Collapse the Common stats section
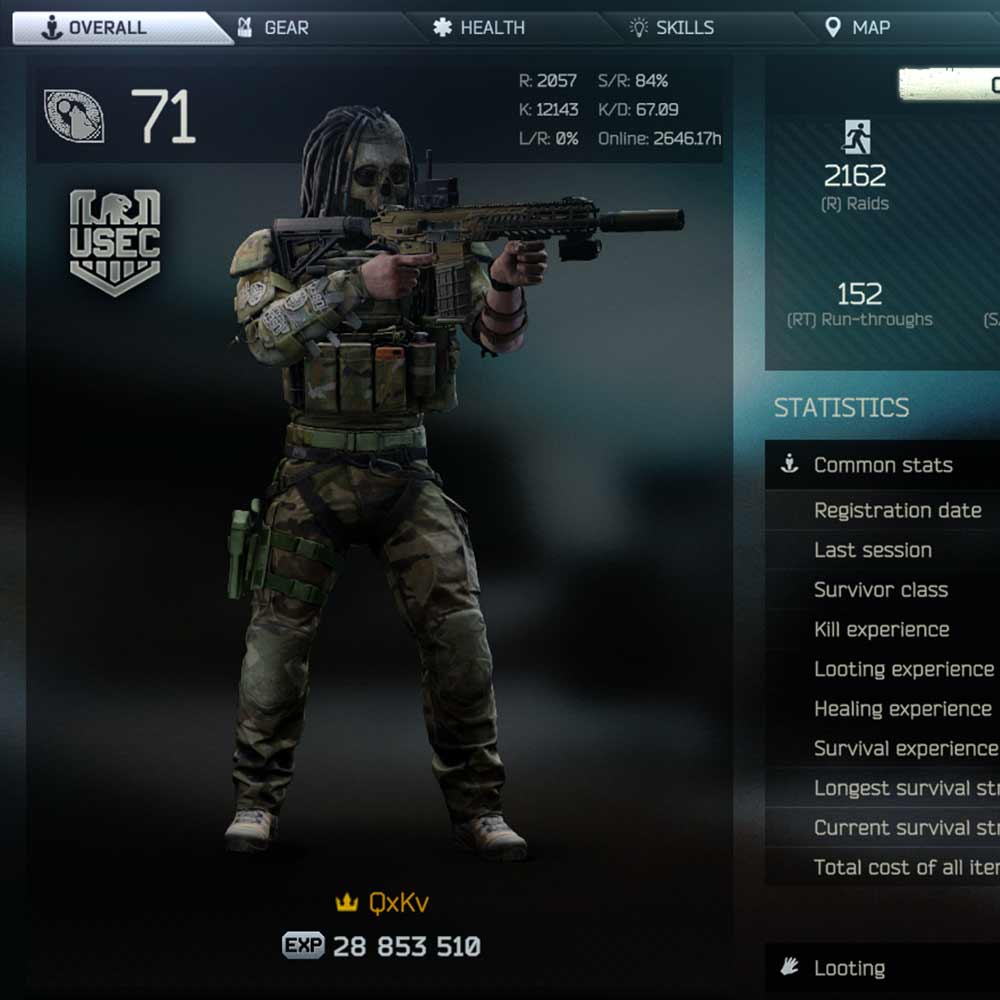Viewport: 1000px width, 1000px height. [x=882, y=465]
